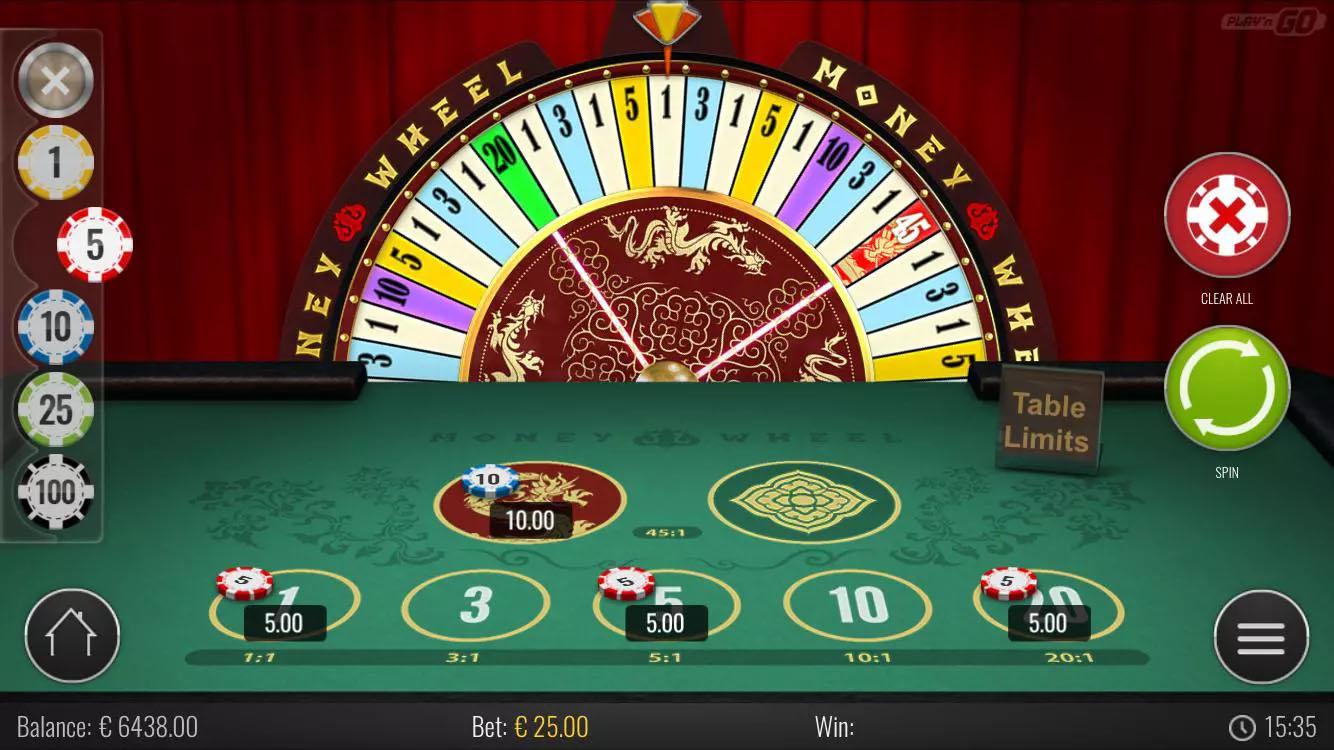Open the hamburger menu
Screen dimensions: 1334x750
click(x=1262, y=636)
